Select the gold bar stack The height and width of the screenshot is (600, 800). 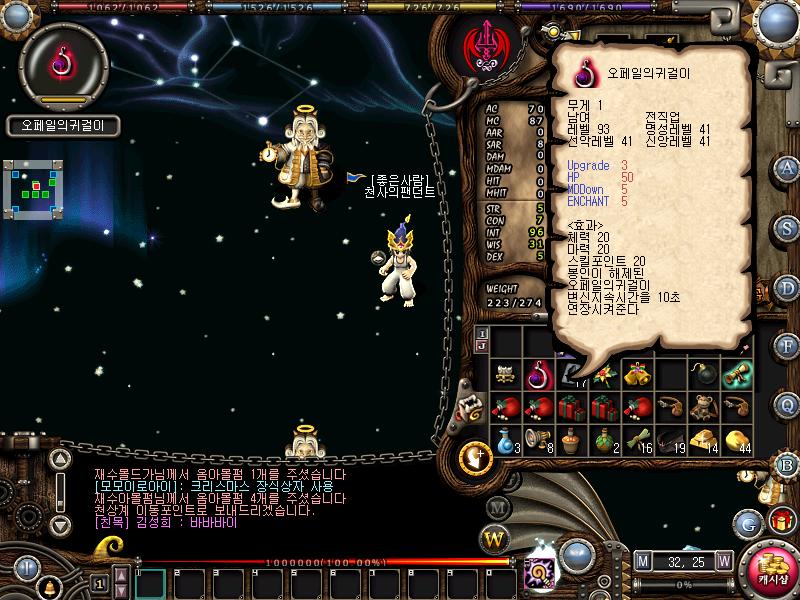704,440
